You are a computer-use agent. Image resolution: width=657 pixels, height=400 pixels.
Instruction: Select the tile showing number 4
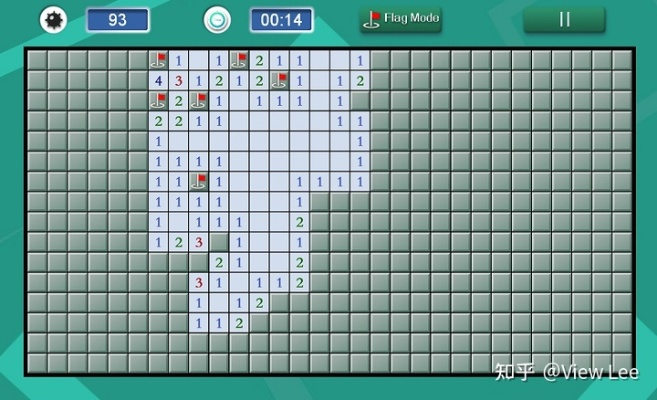pyautogui.click(x=158, y=81)
